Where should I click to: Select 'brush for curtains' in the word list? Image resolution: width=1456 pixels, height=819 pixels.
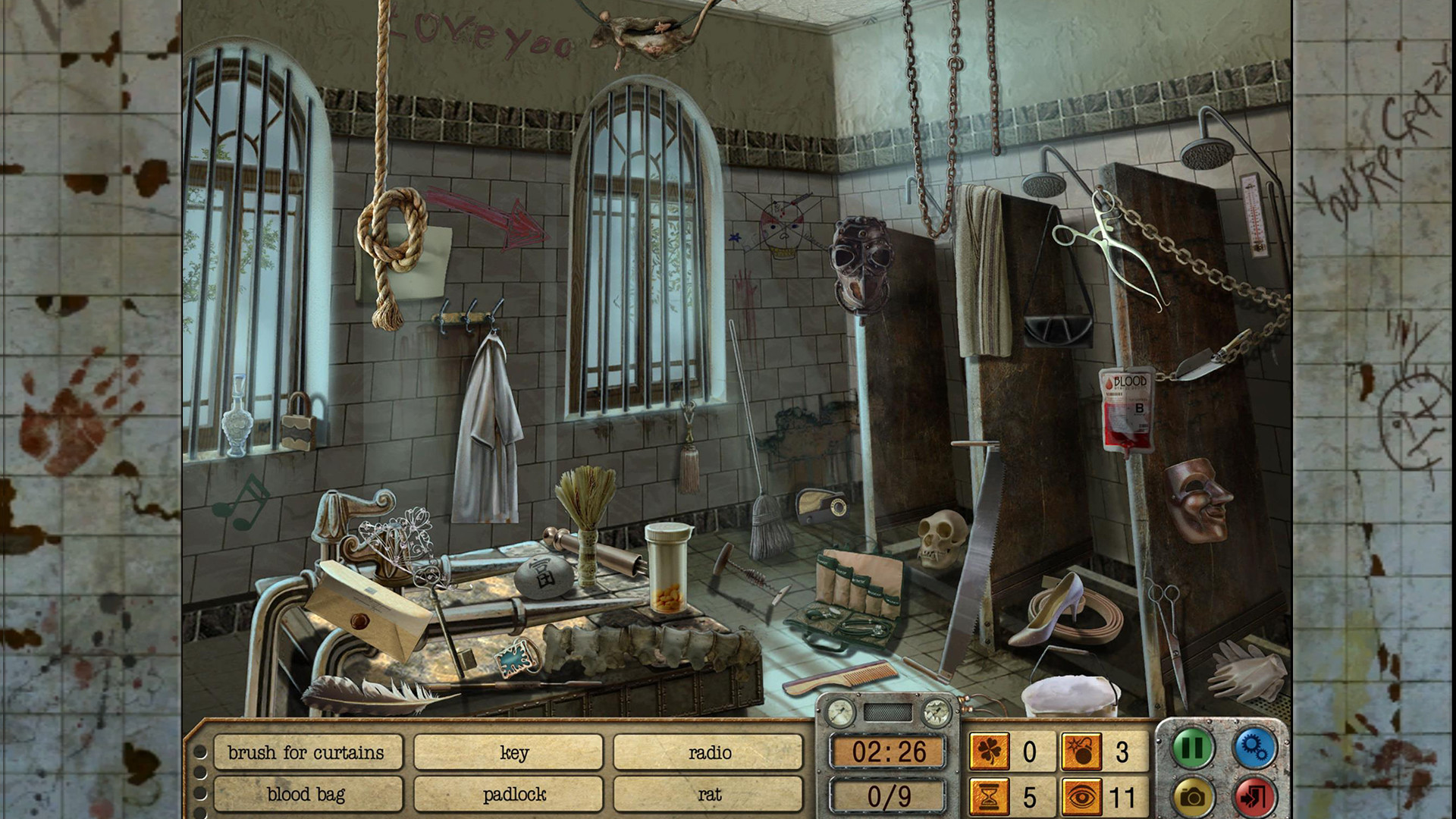coord(308,753)
